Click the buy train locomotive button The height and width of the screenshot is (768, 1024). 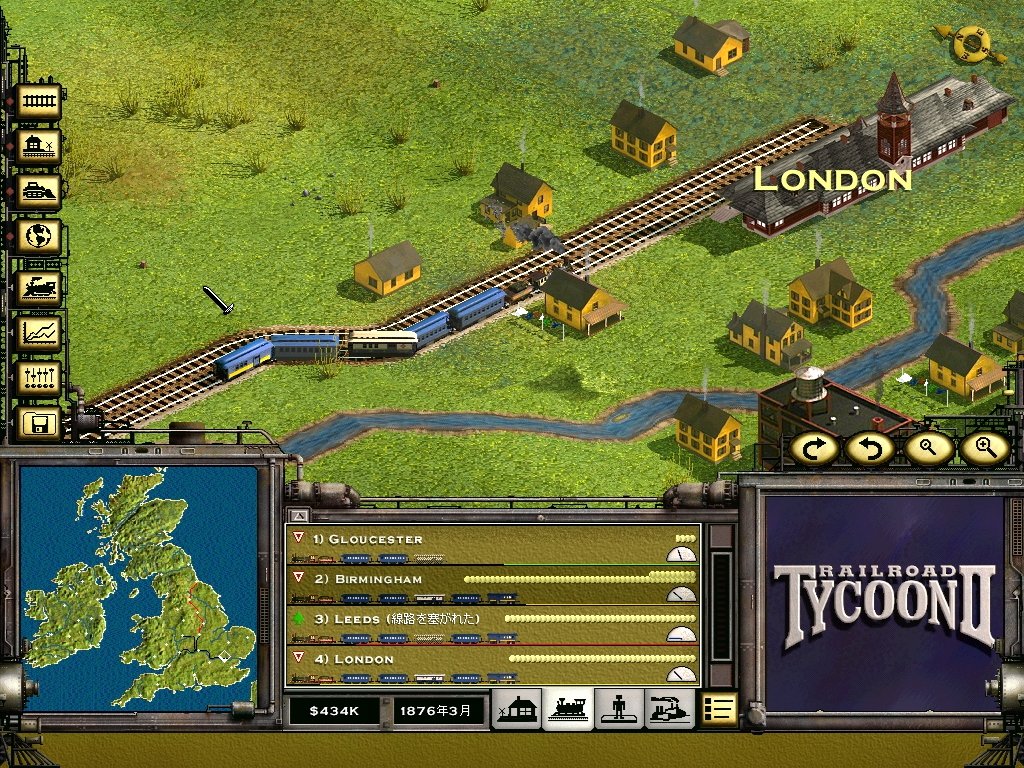(38, 287)
